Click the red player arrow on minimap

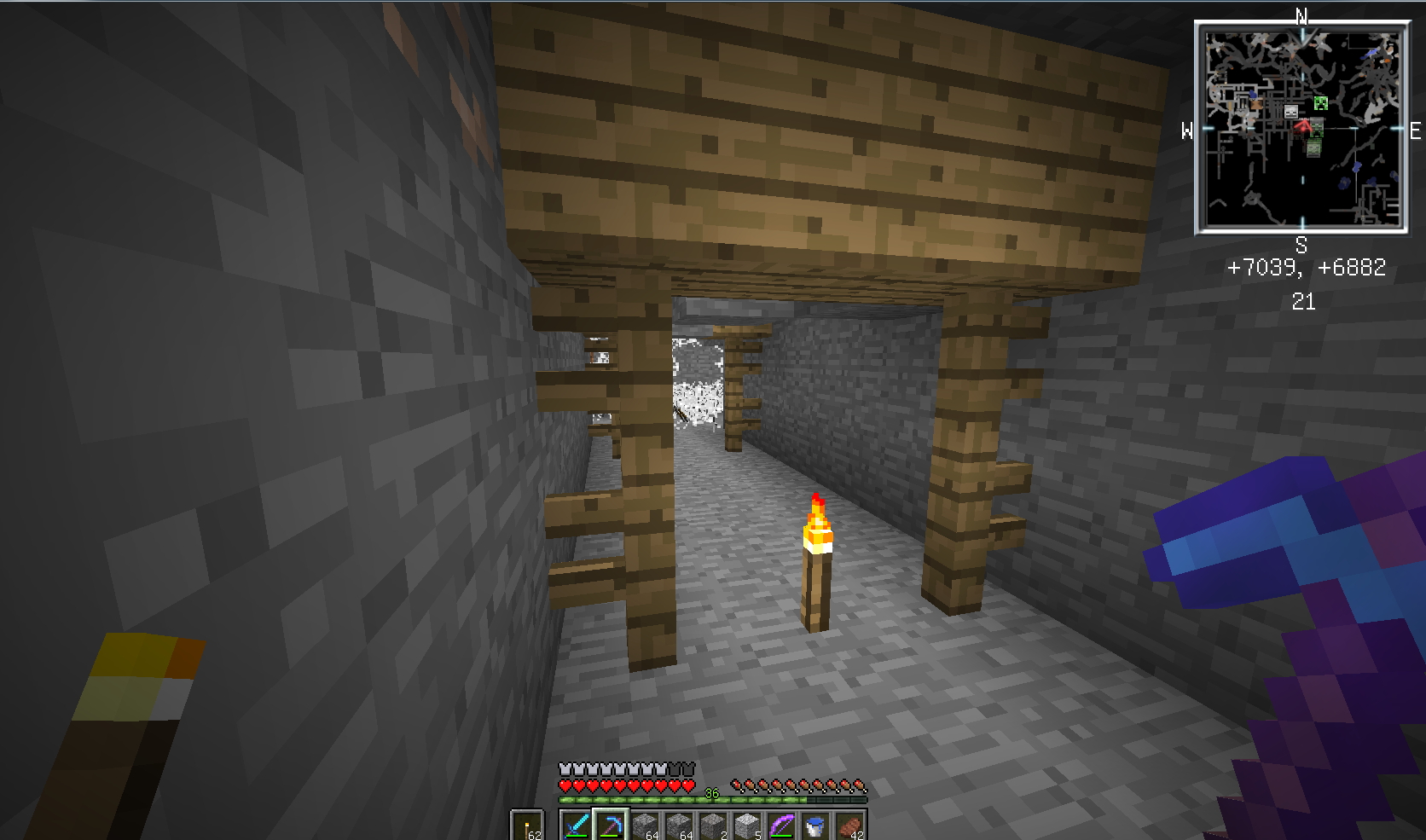pyautogui.click(x=1302, y=127)
